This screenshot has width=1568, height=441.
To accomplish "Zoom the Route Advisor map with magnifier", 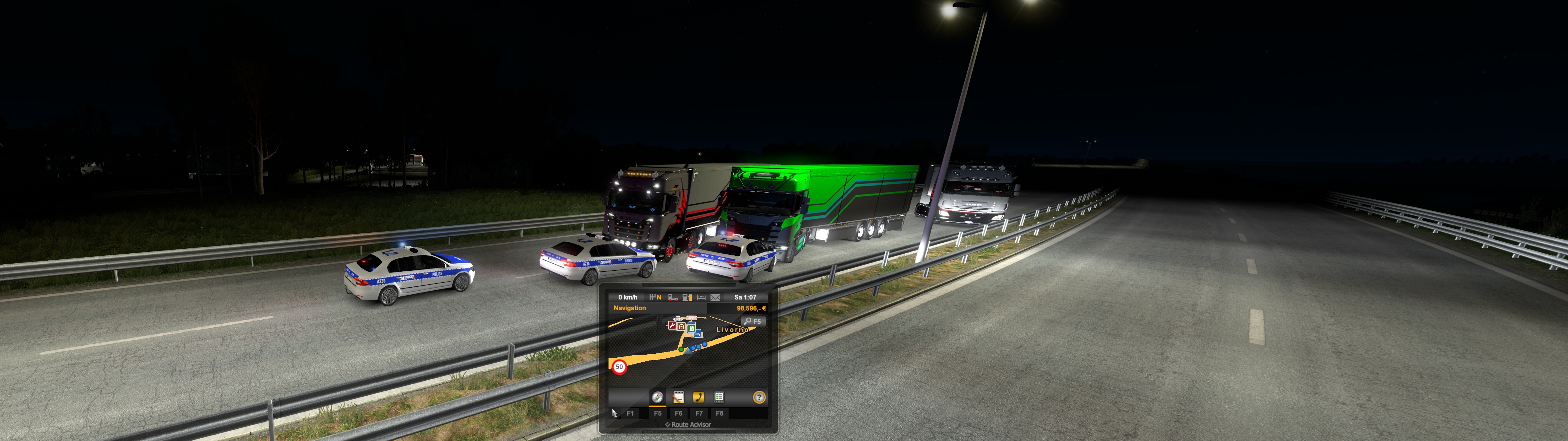I will pos(752,321).
